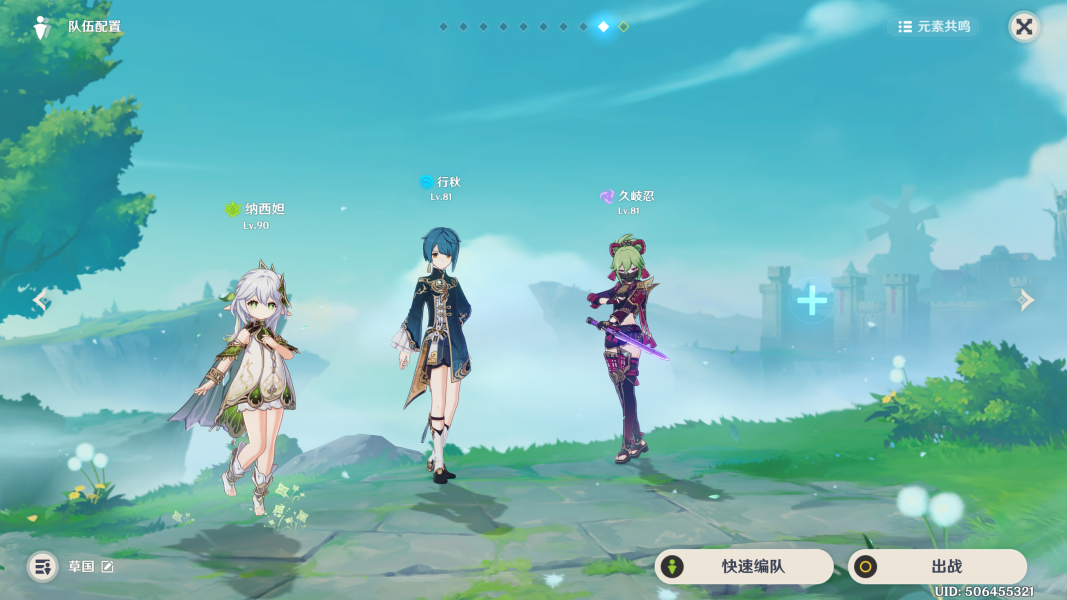The height and width of the screenshot is (600, 1067).
Task: Click the 快速编队 quick setup button
Action: 743,567
